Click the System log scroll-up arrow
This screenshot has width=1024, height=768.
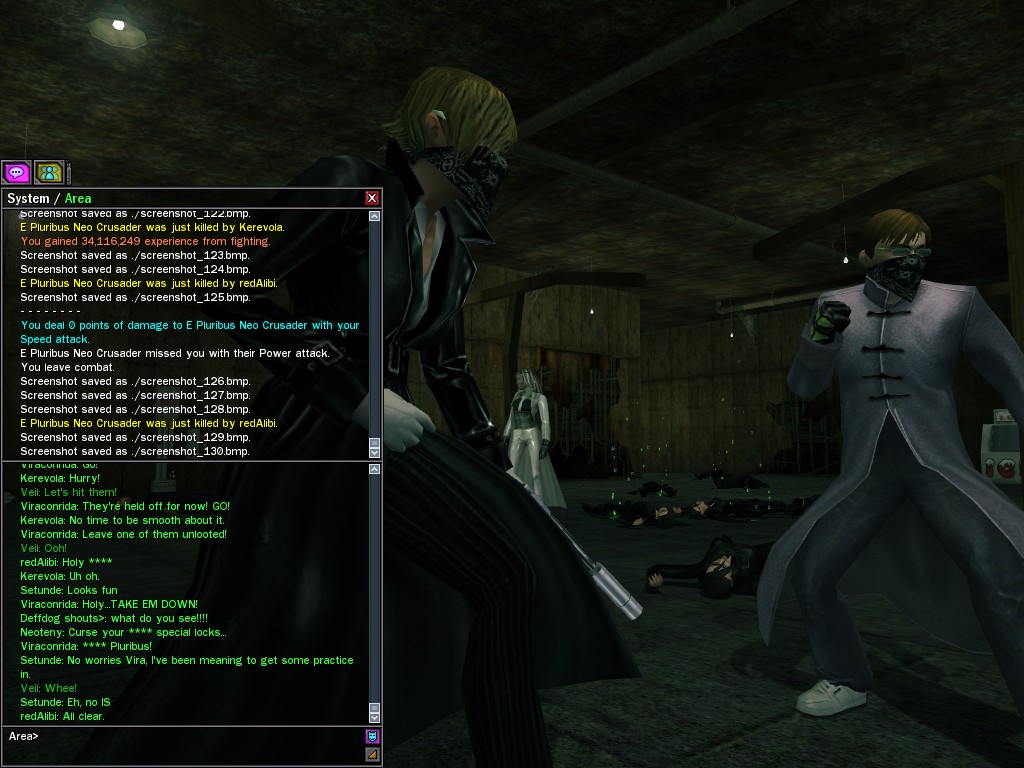click(374, 216)
